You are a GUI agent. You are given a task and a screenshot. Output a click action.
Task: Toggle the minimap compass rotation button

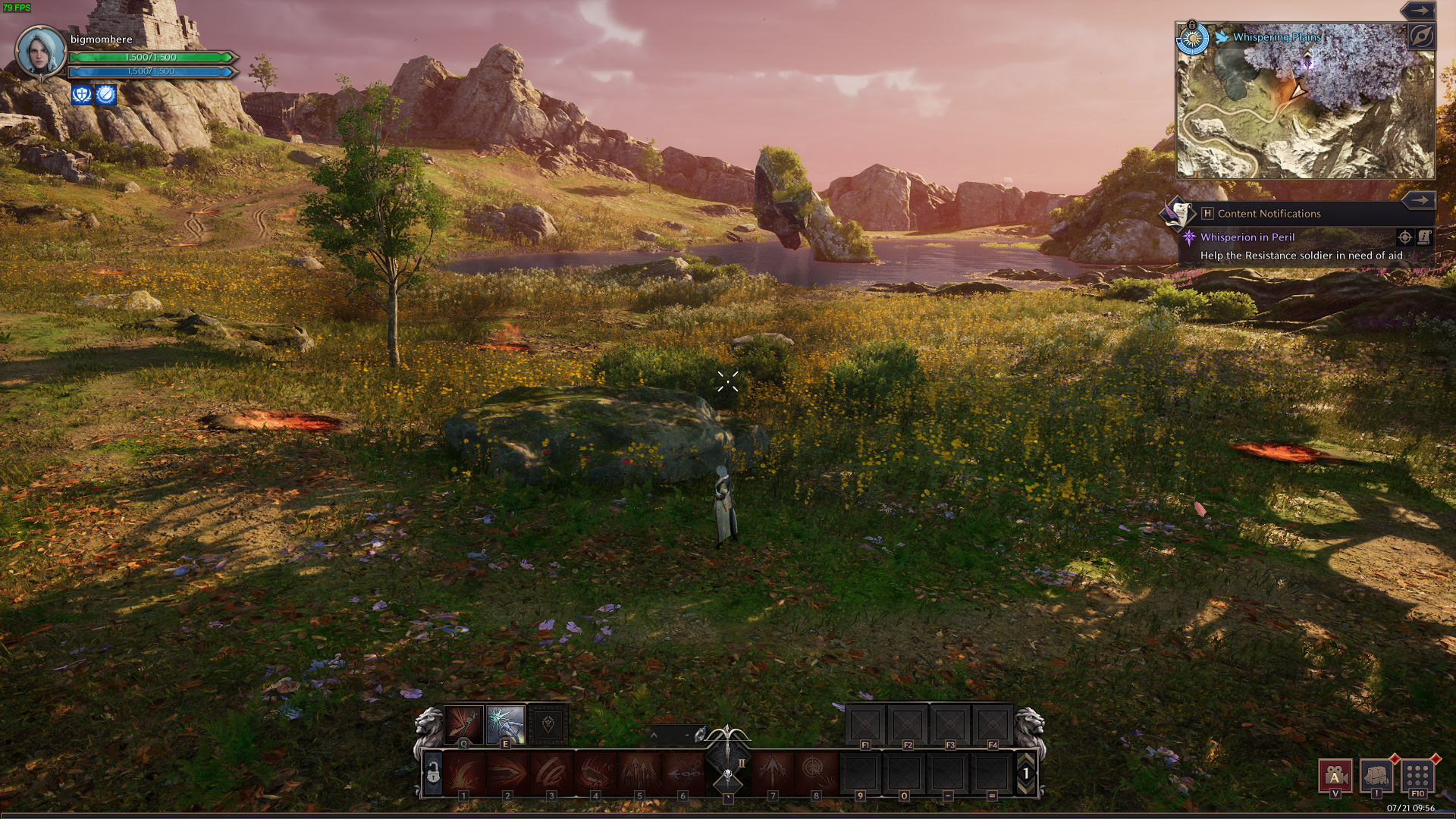(1422, 36)
